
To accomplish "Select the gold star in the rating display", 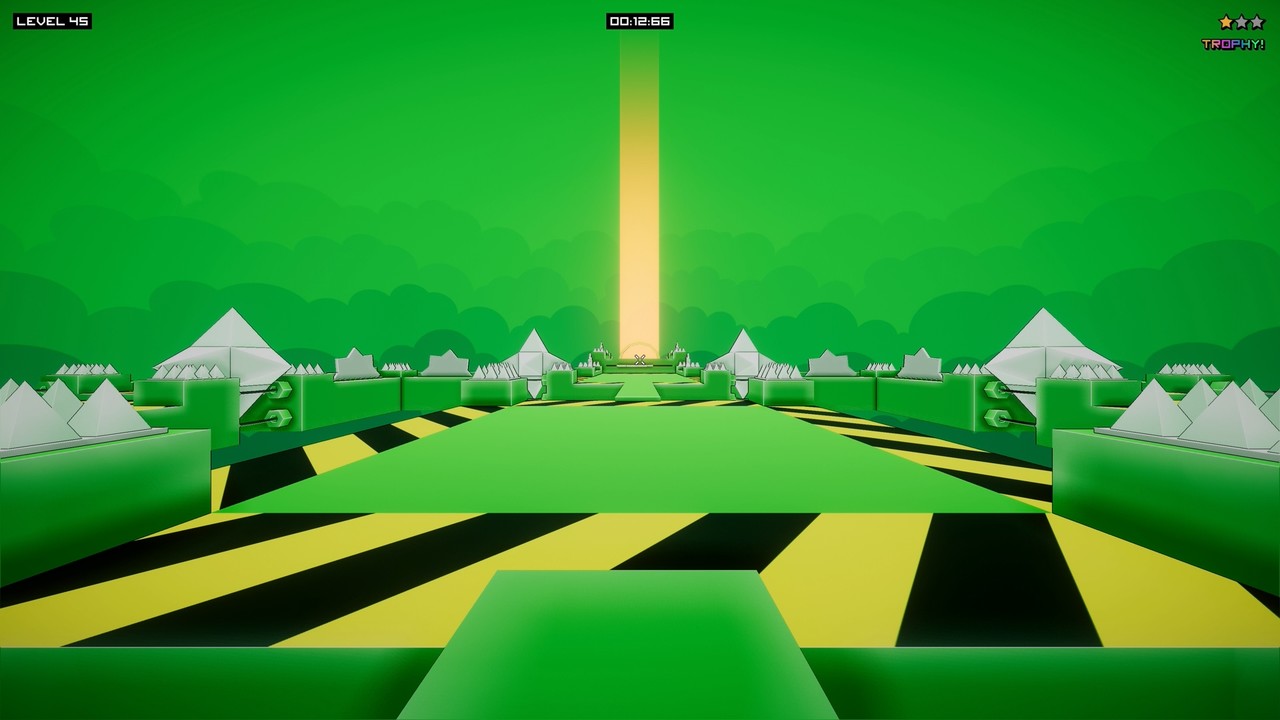I will (1226, 22).
